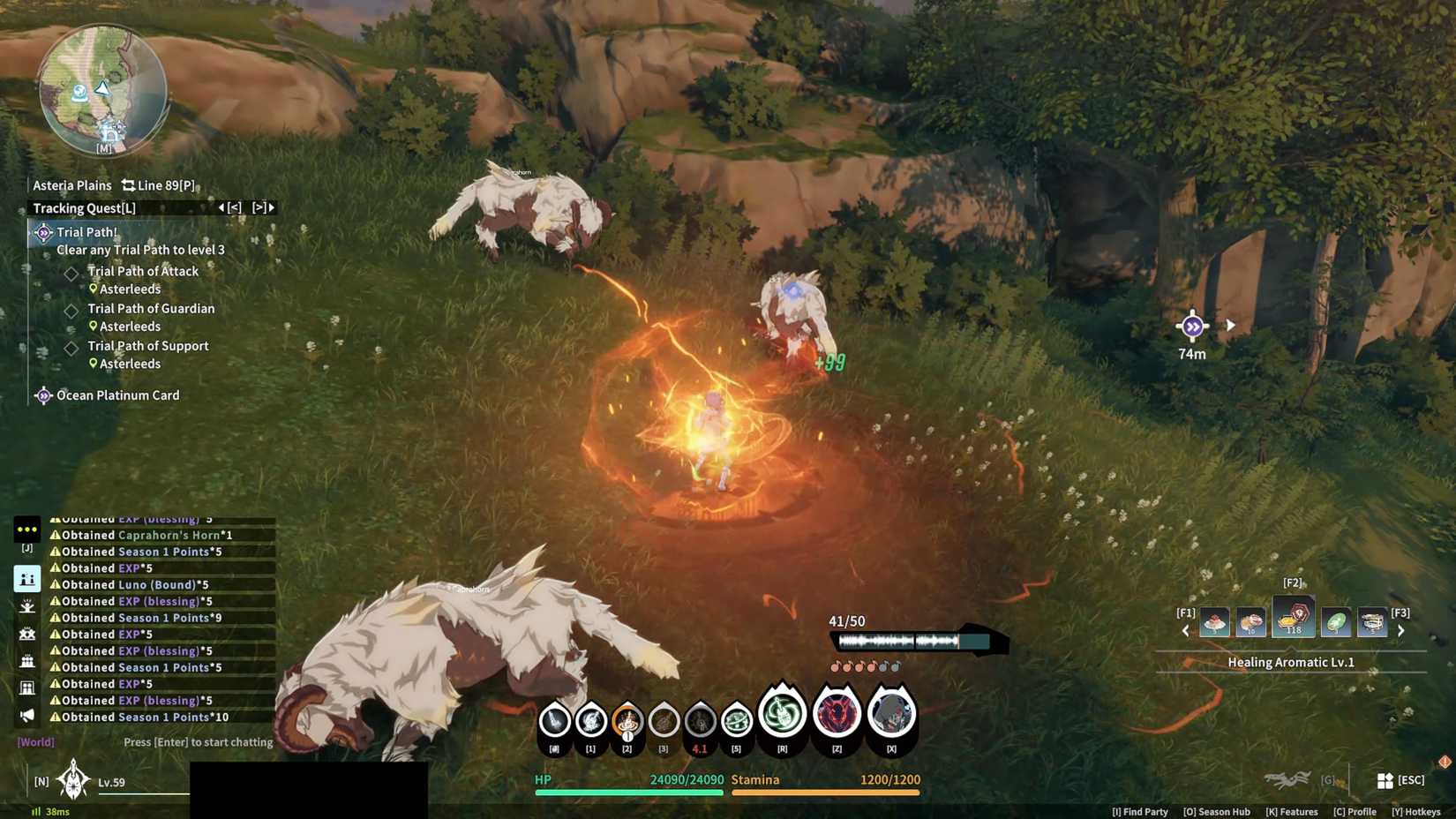The width and height of the screenshot is (1456, 819).
Task: Open the circular minimap
Action: 102,88
